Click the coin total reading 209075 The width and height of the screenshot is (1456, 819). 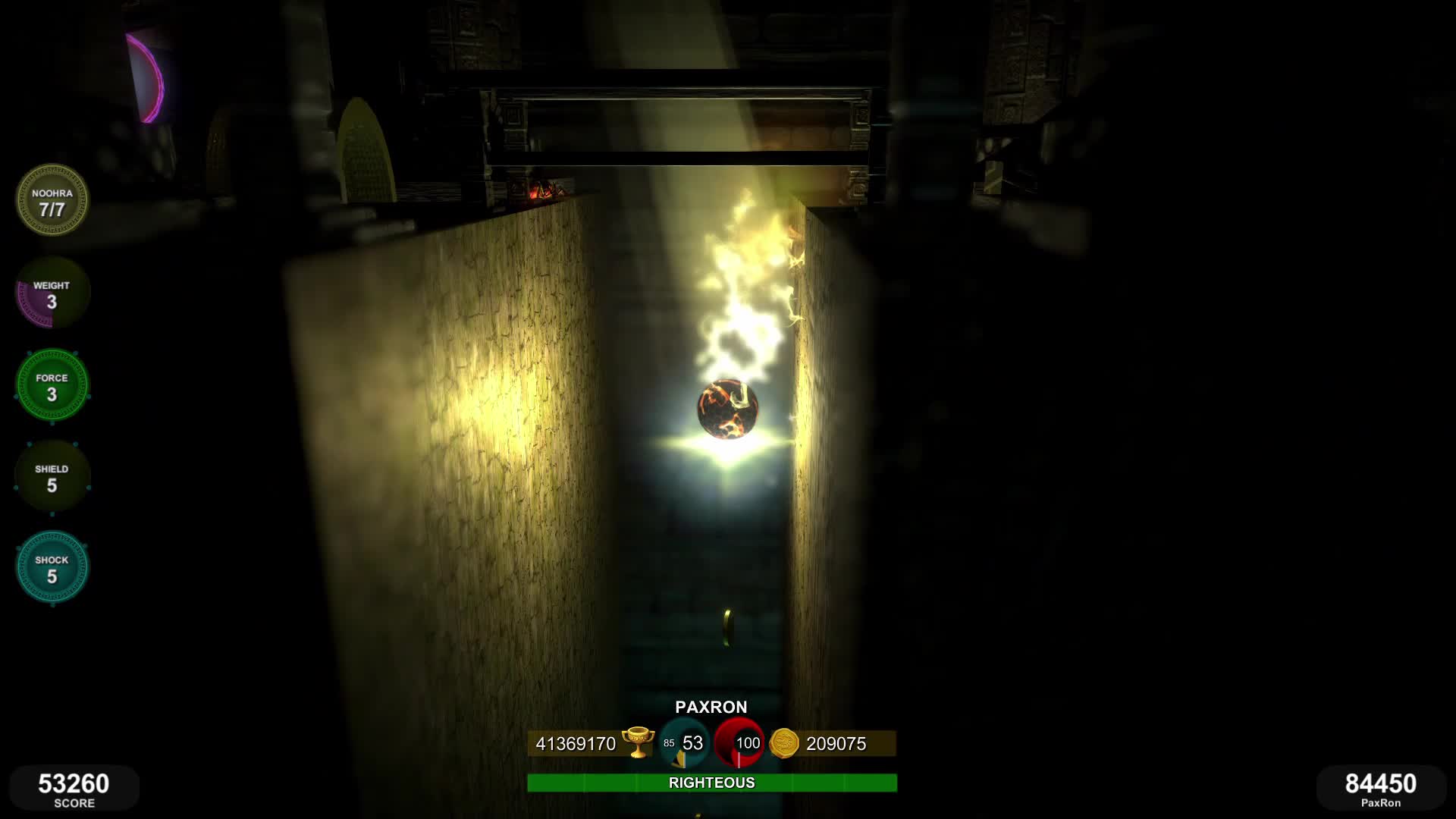(834, 744)
